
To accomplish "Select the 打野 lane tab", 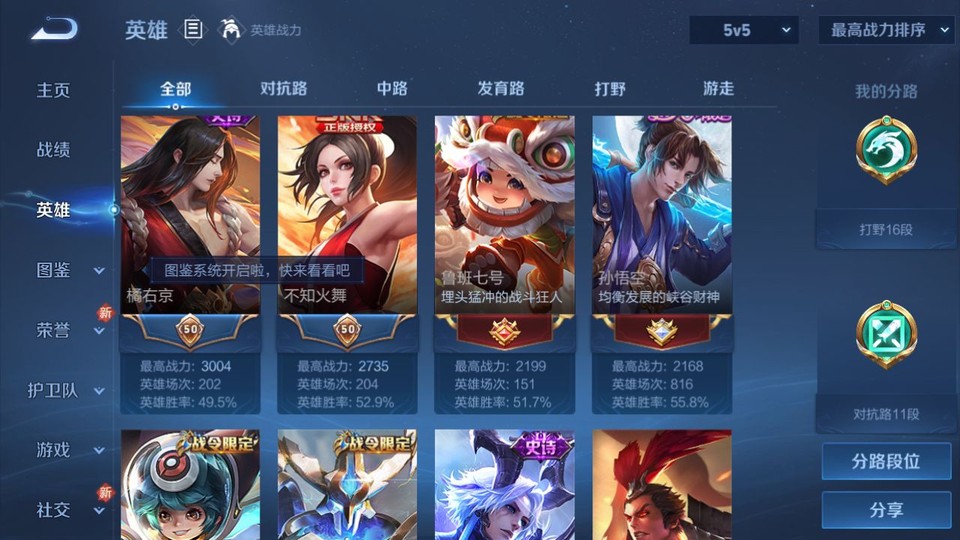I will (x=610, y=88).
